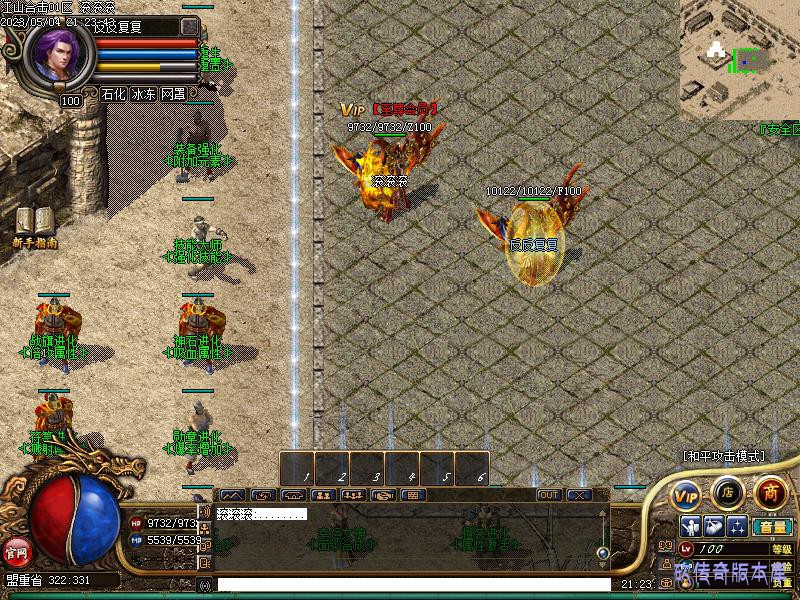Open the VIP round button

[x=685, y=493]
